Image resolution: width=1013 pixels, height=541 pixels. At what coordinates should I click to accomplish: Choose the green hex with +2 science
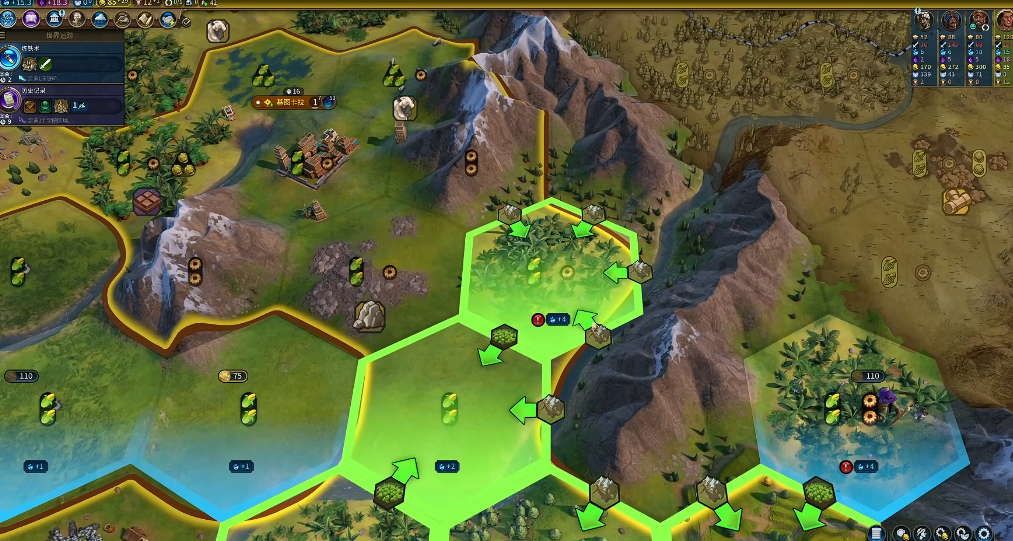[x=448, y=420]
